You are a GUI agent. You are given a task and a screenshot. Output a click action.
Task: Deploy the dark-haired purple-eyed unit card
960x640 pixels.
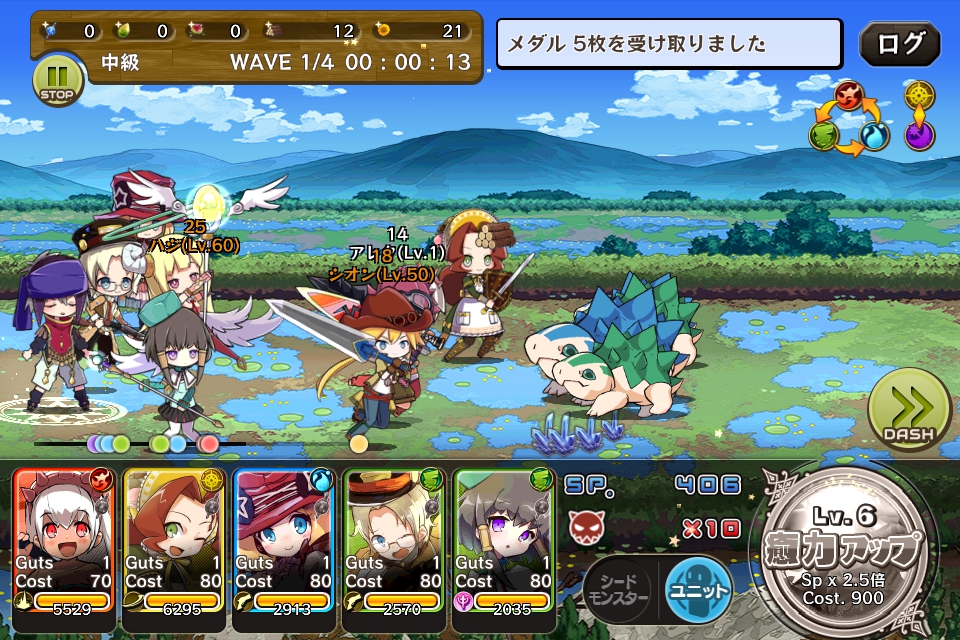503,540
